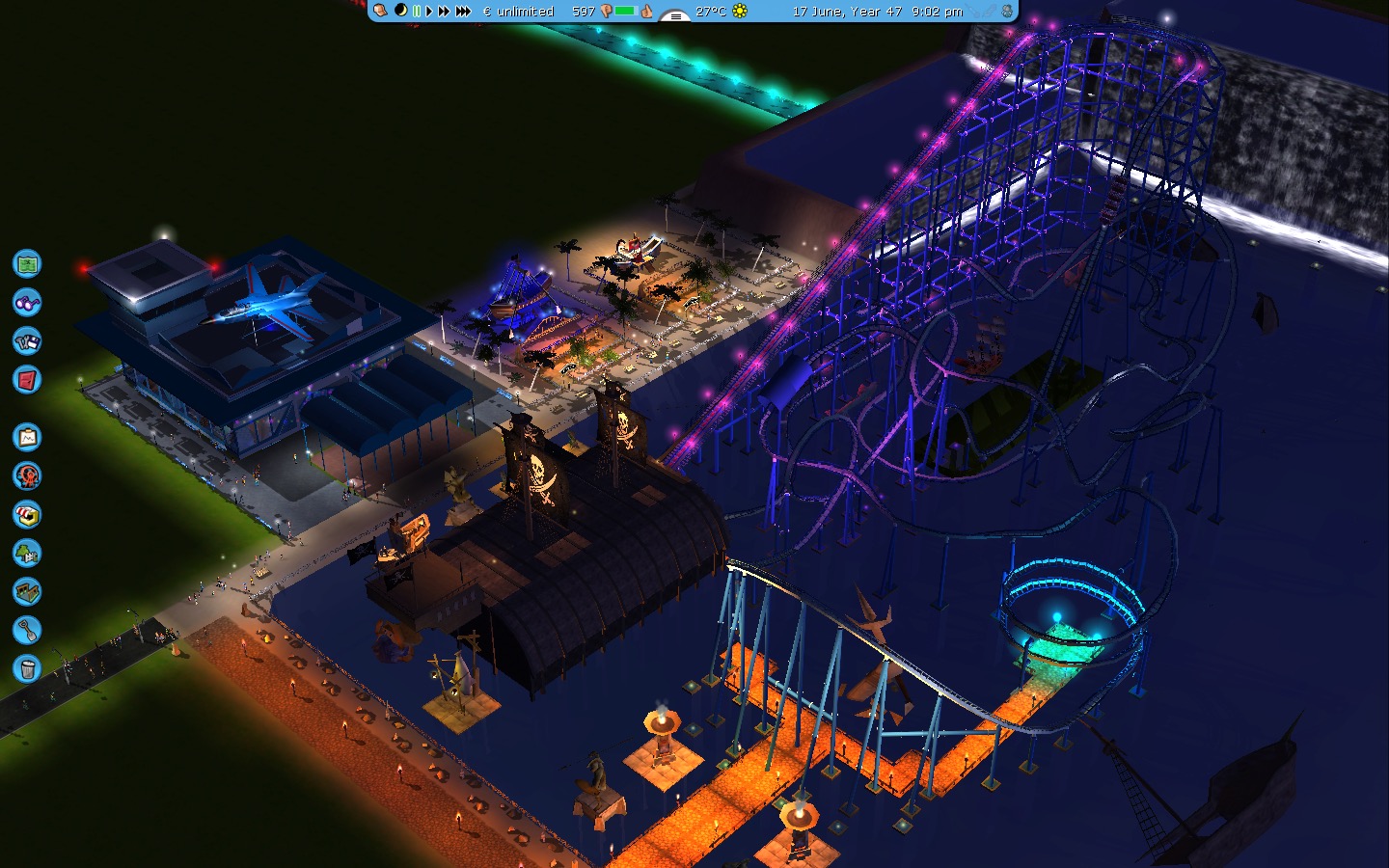
Task: Activate the trash can delete tool
Action: coord(27,668)
